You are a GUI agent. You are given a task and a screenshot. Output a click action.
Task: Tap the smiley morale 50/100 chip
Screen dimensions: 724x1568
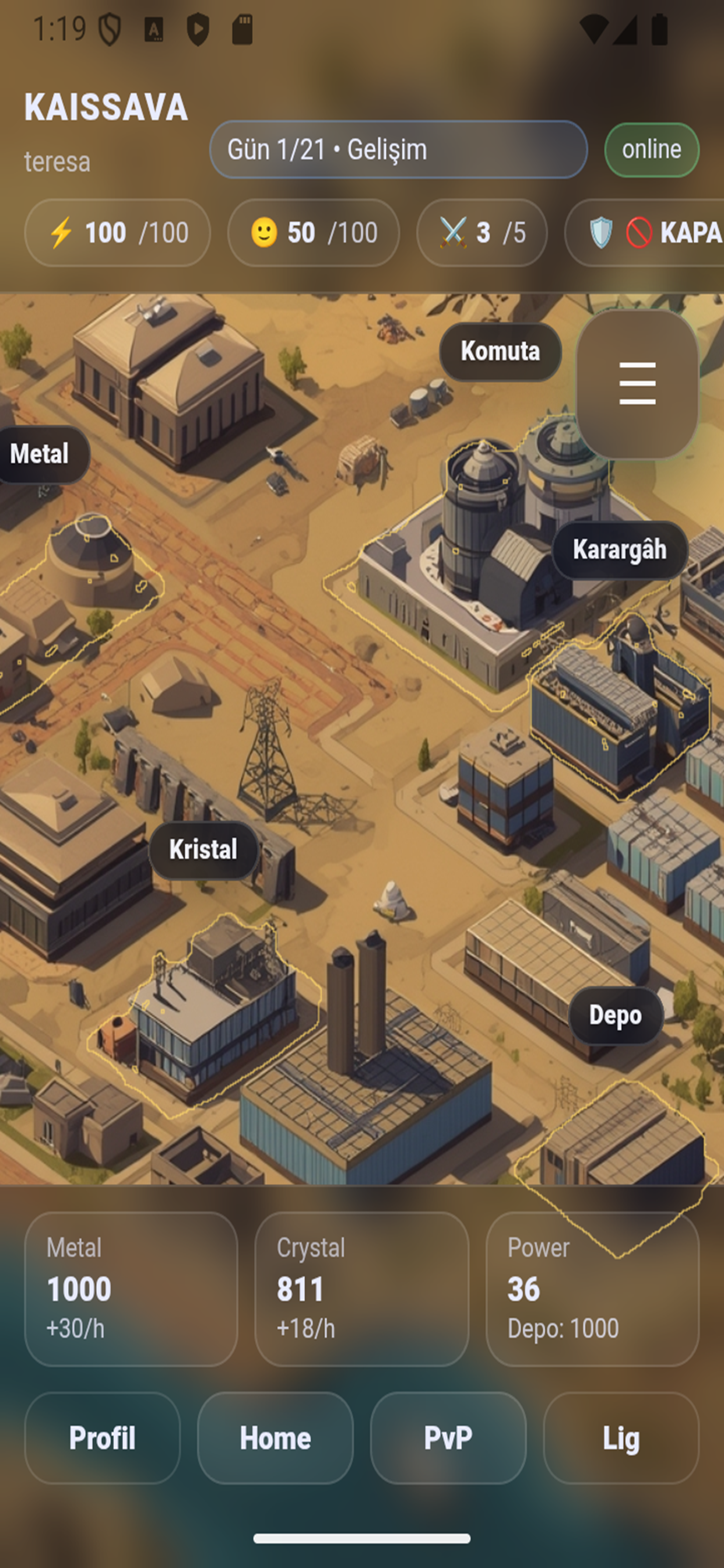314,233
